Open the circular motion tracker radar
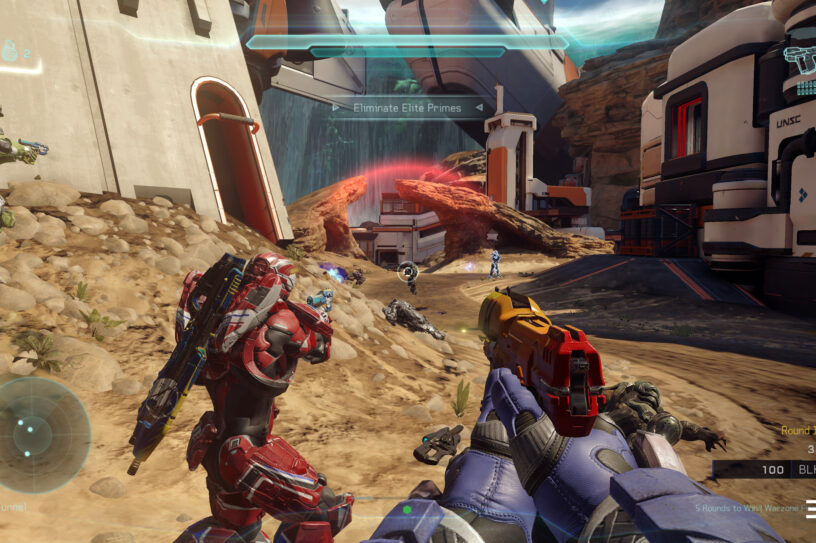The width and height of the screenshot is (816, 543). point(42,435)
